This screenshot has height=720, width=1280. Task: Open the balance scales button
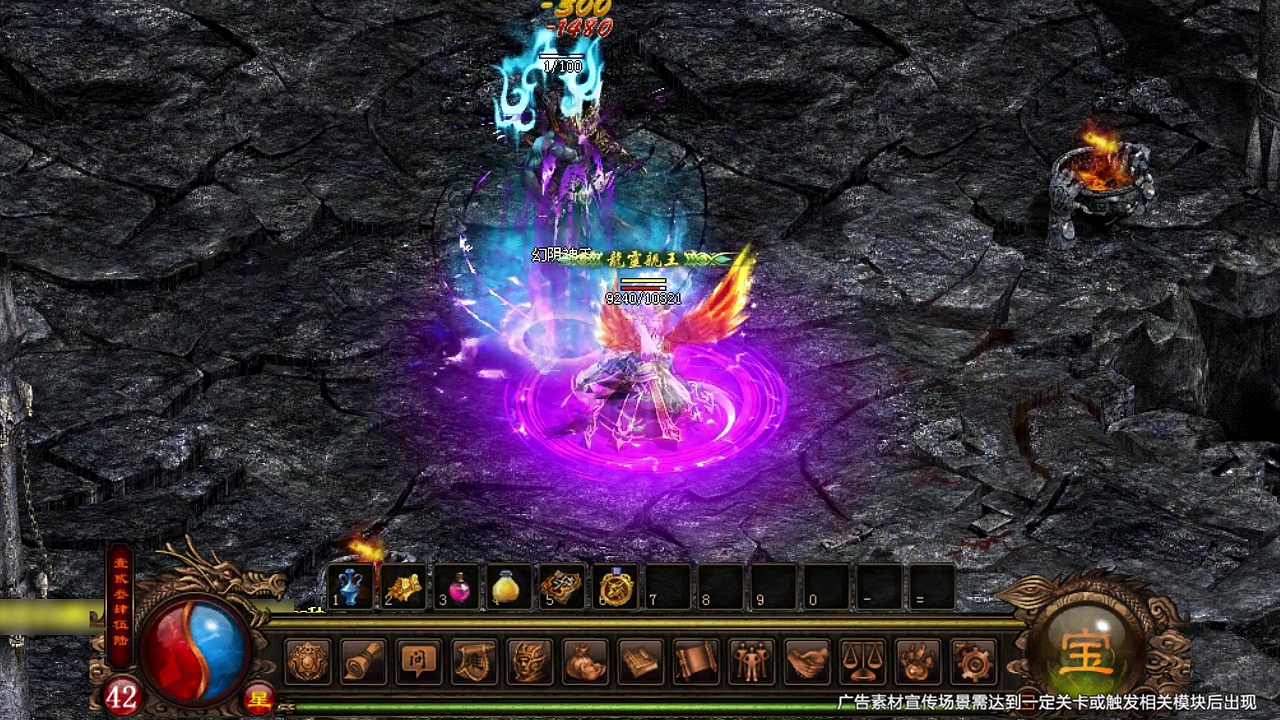pos(863,661)
